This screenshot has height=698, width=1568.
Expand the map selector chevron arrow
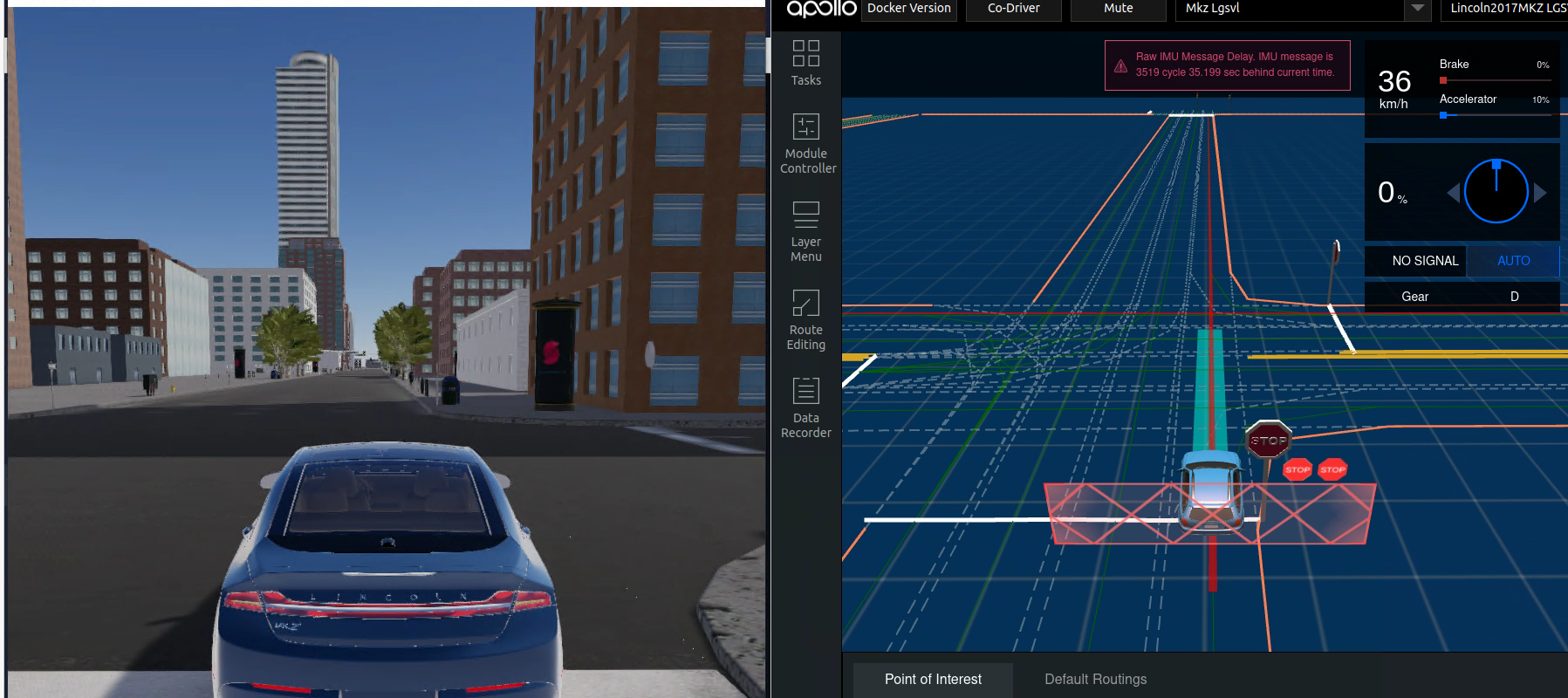(1415, 10)
